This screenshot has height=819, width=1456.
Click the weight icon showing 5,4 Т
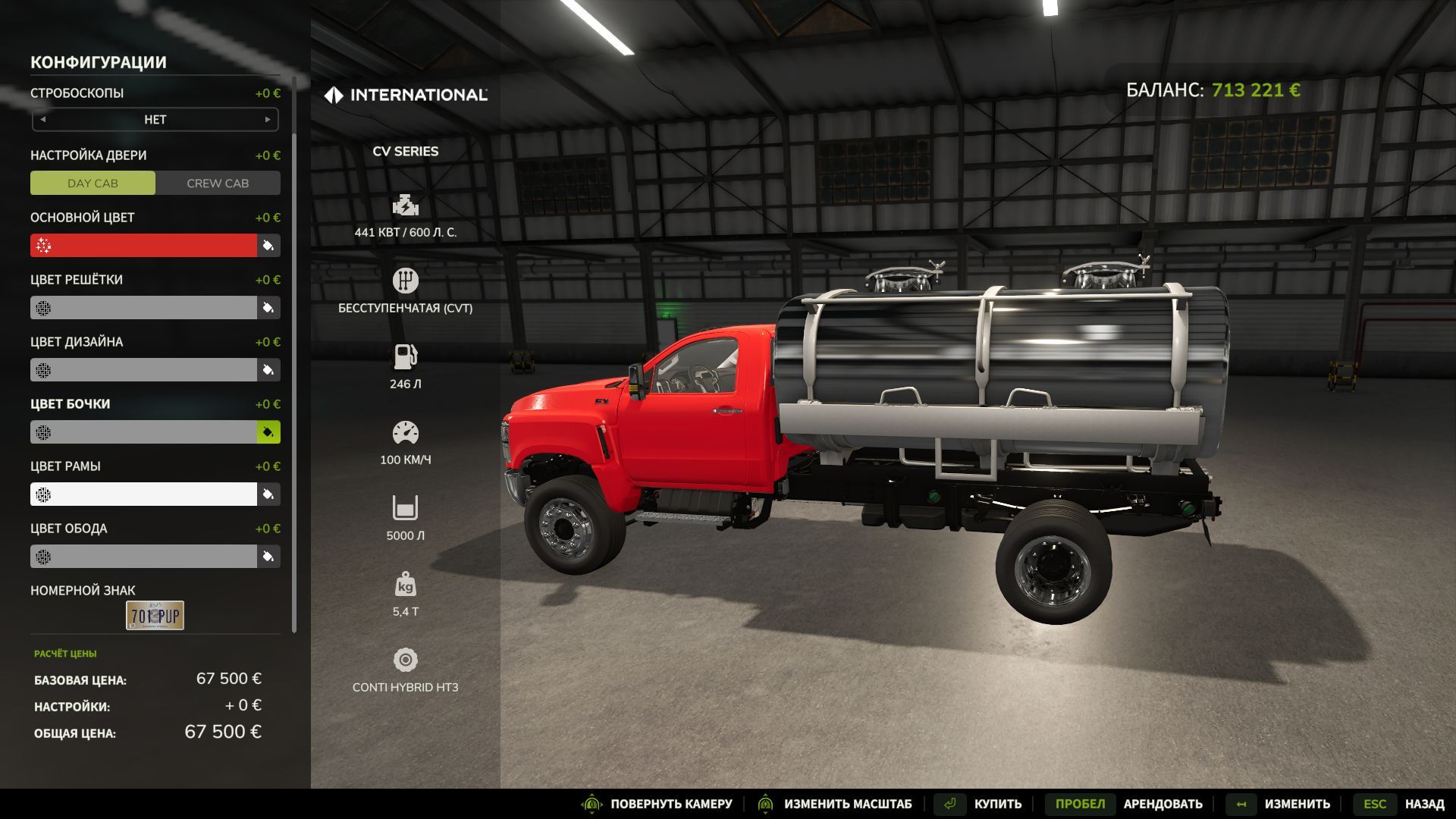click(x=406, y=584)
